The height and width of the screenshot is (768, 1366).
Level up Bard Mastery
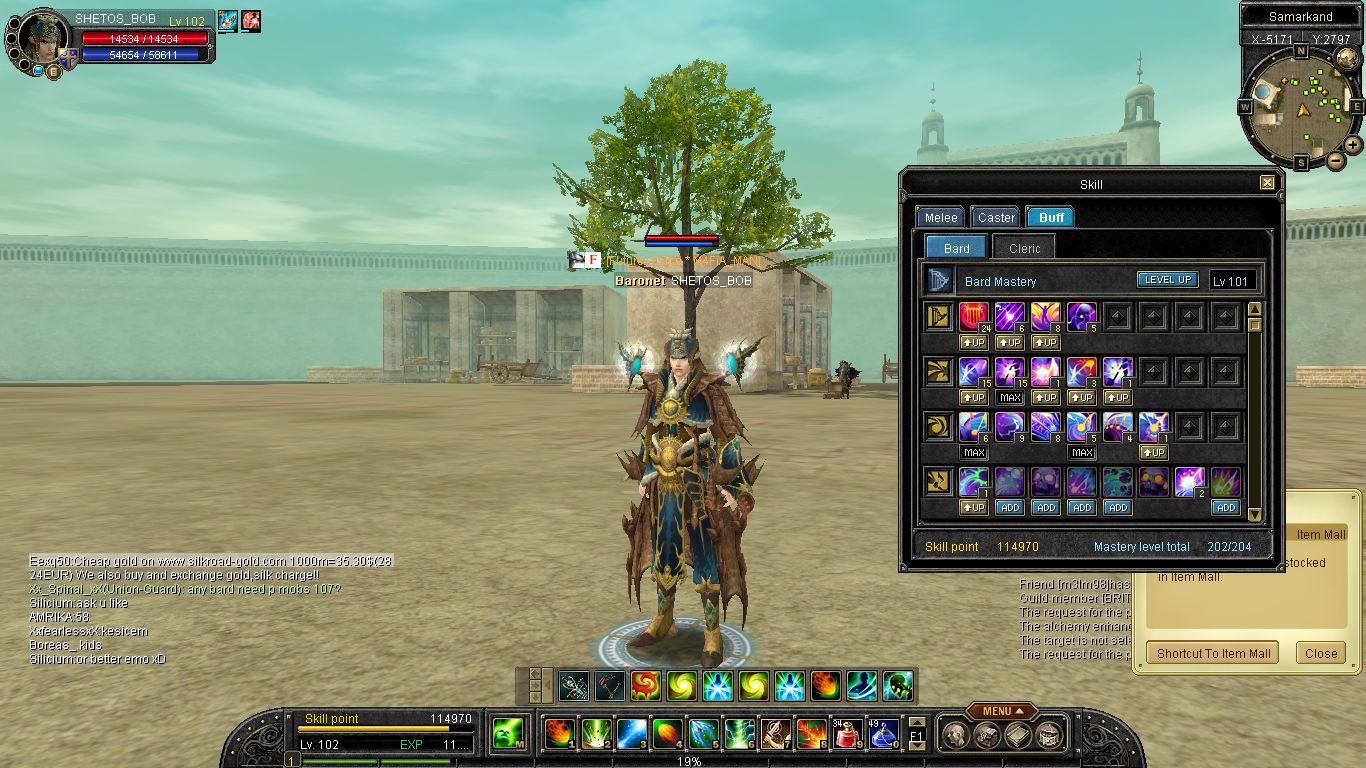(x=1167, y=280)
